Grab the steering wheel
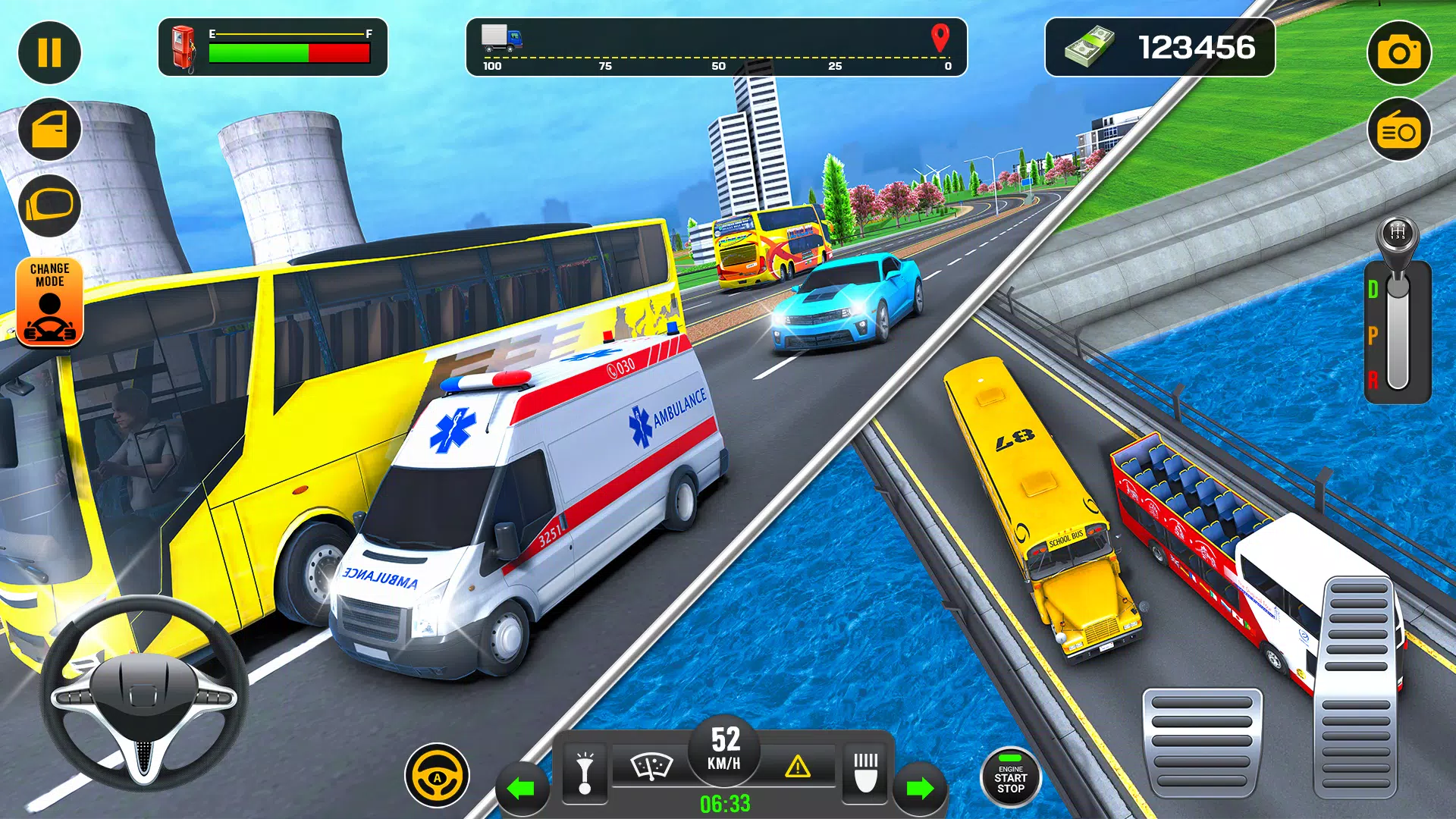This screenshot has width=1456, height=819. pyautogui.click(x=144, y=701)
